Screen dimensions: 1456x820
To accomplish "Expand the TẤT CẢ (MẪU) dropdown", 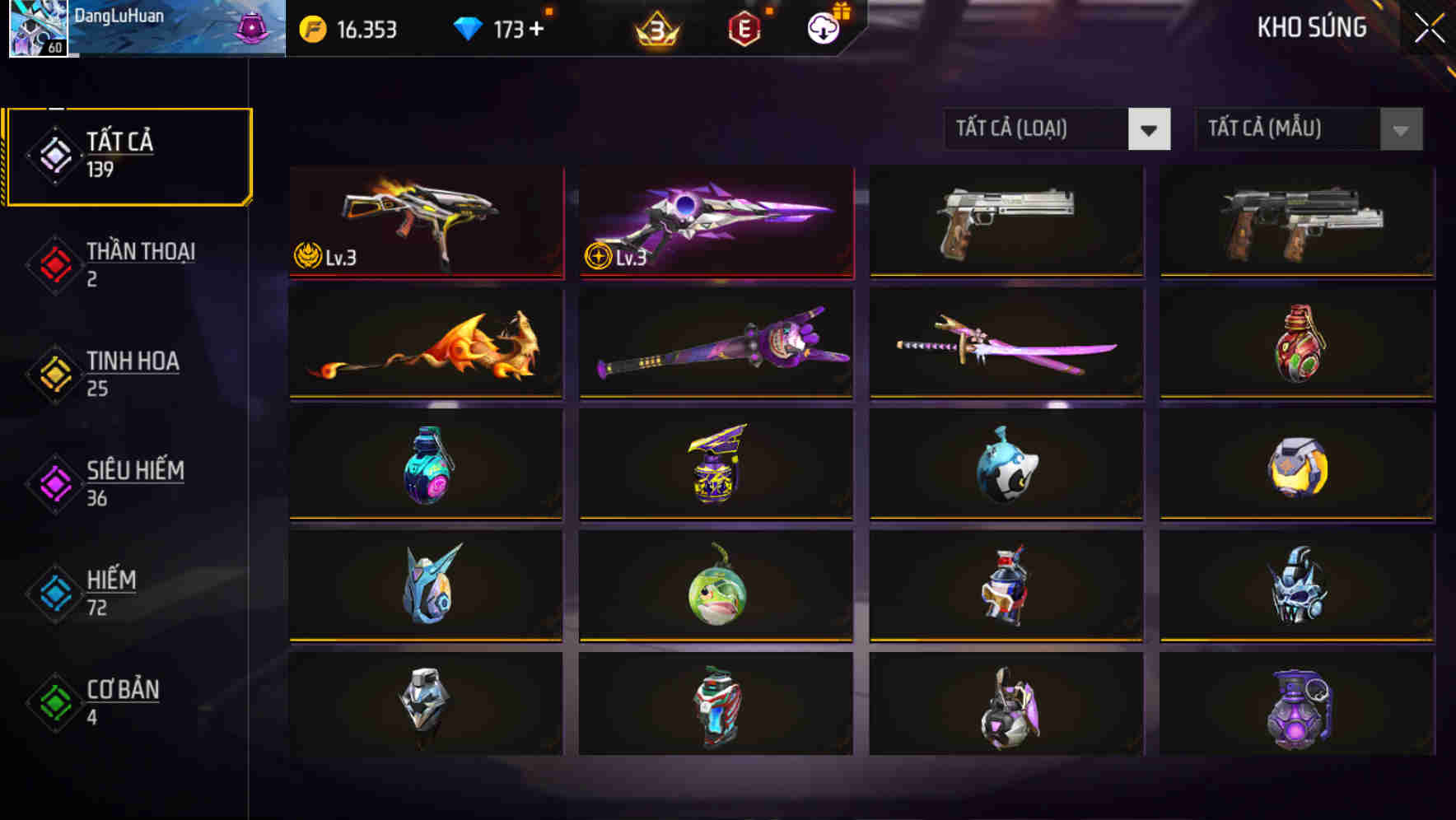I will [x=1289, y=129].
